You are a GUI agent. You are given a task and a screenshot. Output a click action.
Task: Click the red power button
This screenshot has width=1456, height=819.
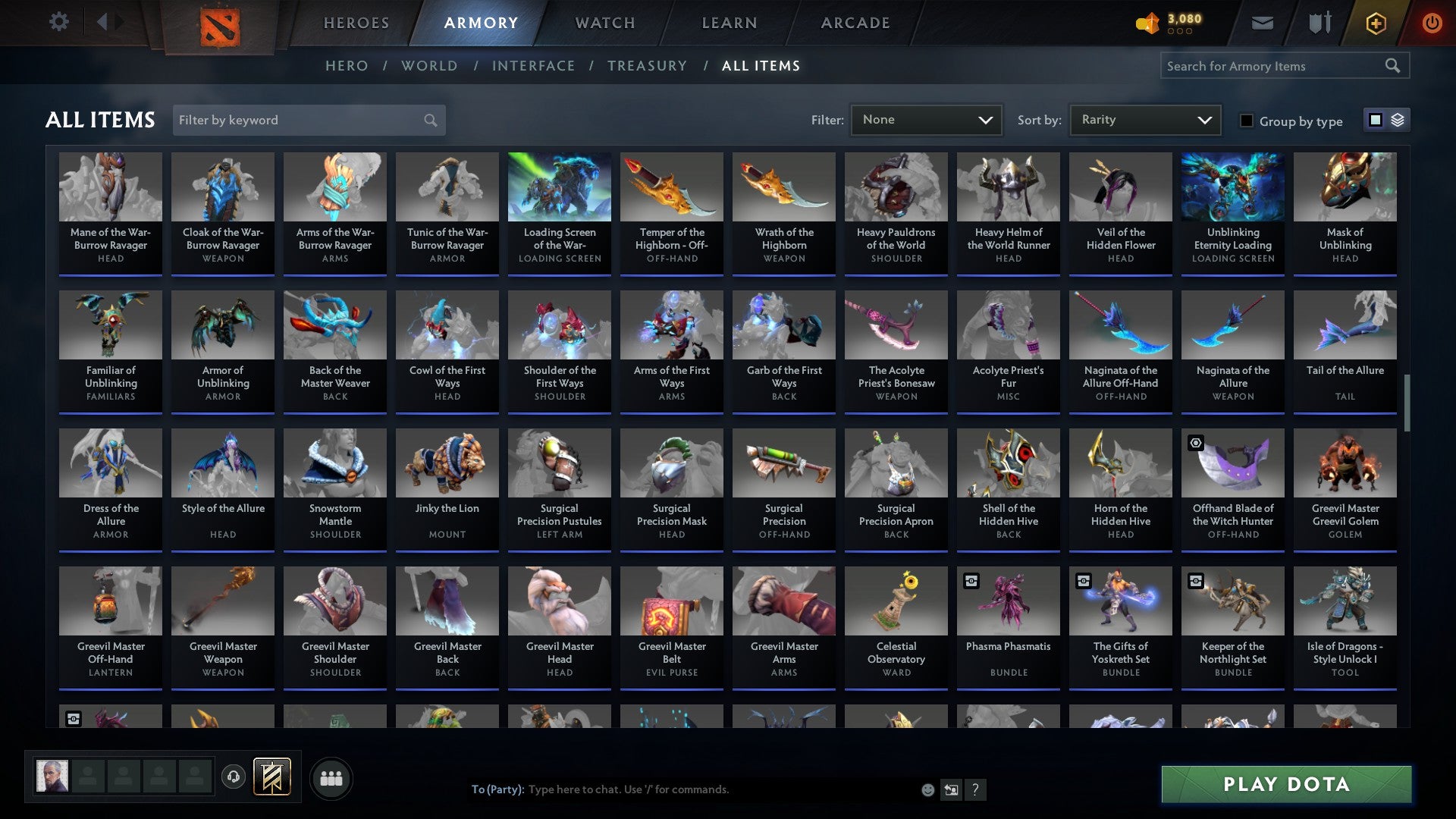coord(1432,22)
